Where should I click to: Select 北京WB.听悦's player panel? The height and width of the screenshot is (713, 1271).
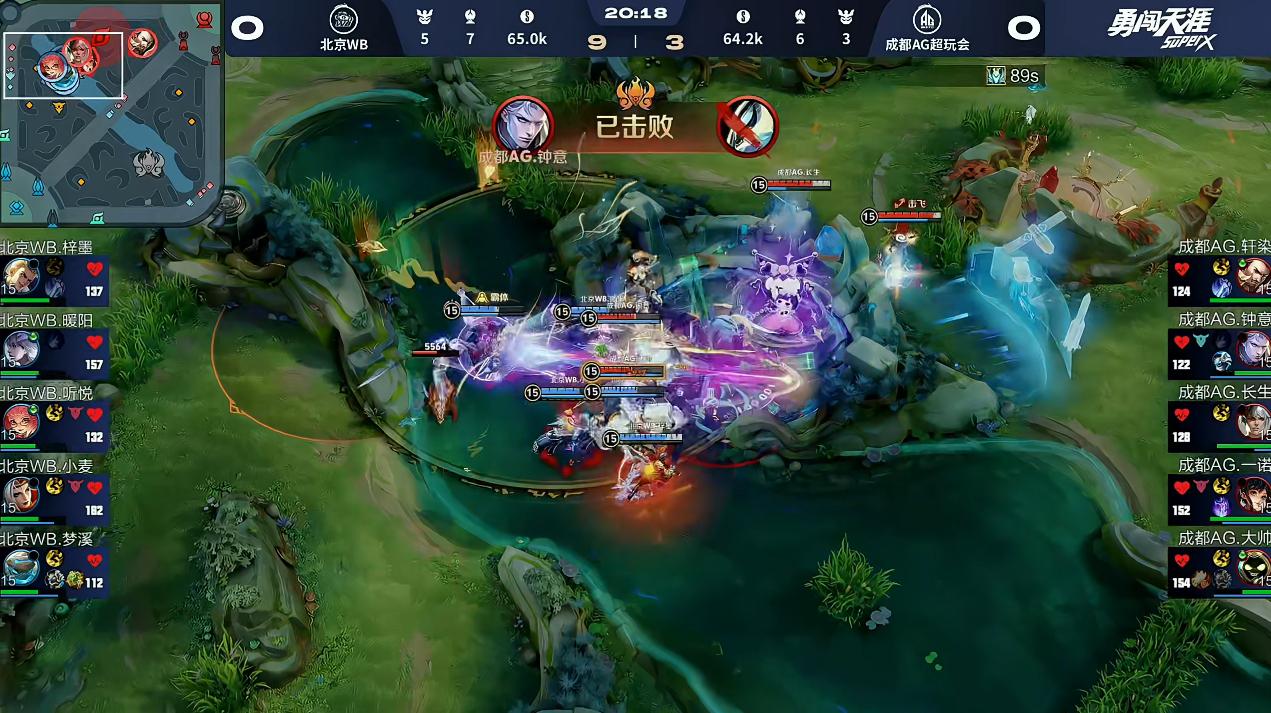[x=54, y=422]
